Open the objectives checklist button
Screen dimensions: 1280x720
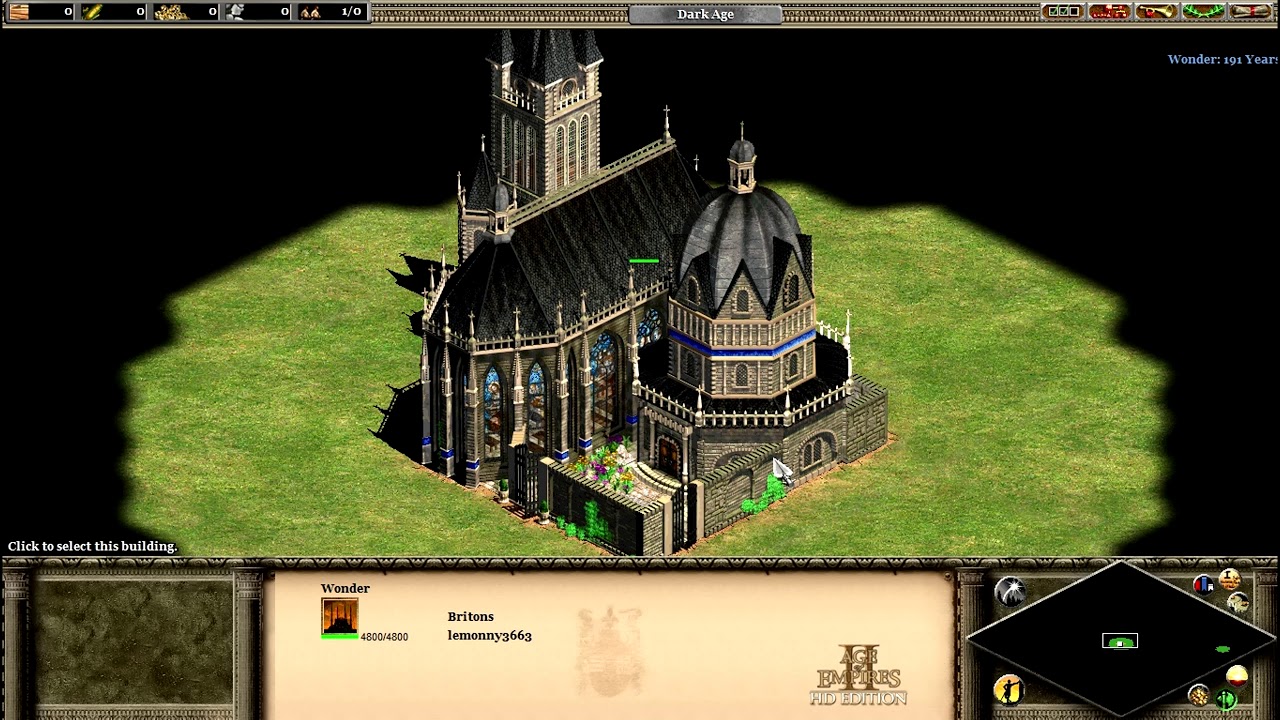point(1061,12)
